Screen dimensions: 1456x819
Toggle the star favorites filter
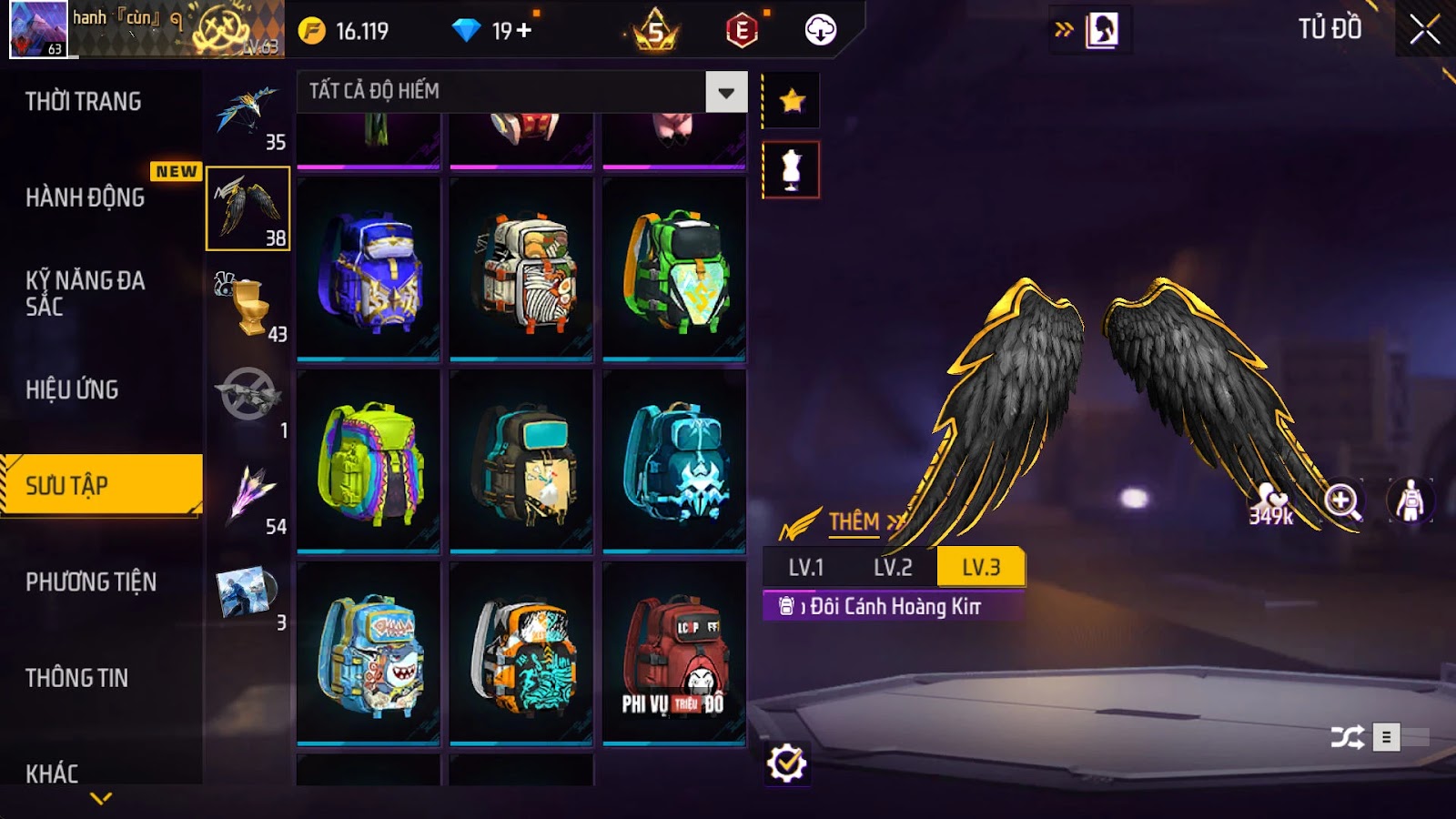[792, 100]
